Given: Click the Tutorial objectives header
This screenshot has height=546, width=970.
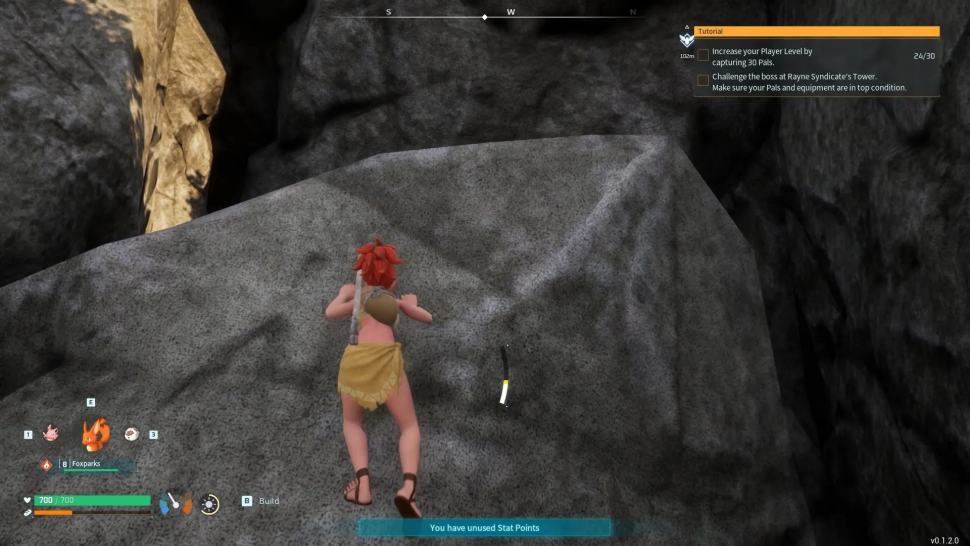Looking at the screenshot, I should pyautogui.click(x=816, y=32).
